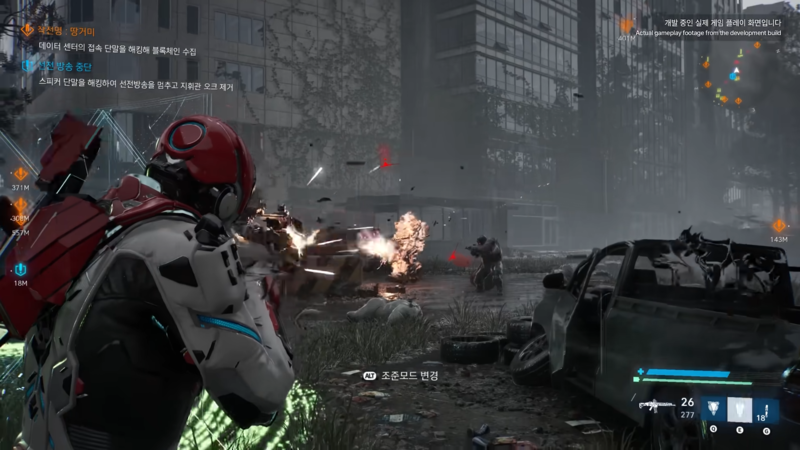Click the blue 18M waypoint marker

pyautogui.click(x=20, y=270)
